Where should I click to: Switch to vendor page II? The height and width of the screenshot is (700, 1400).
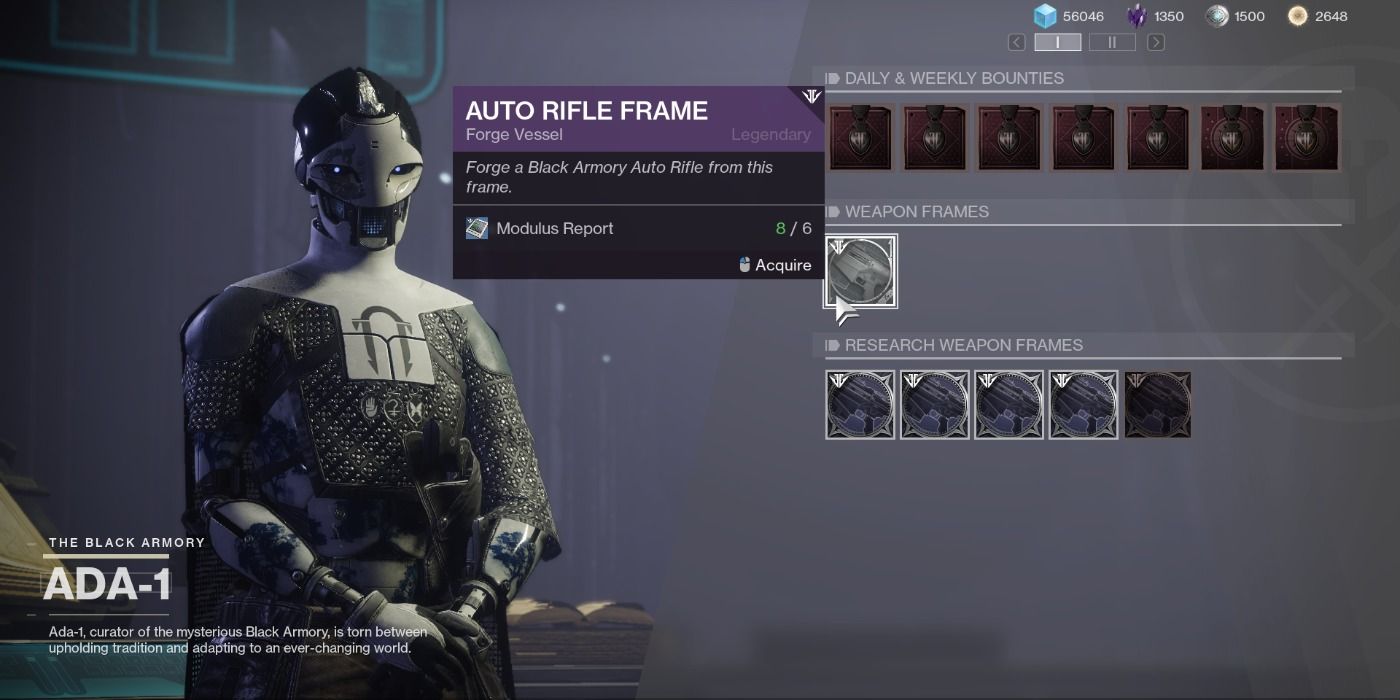pos(1112,42)
